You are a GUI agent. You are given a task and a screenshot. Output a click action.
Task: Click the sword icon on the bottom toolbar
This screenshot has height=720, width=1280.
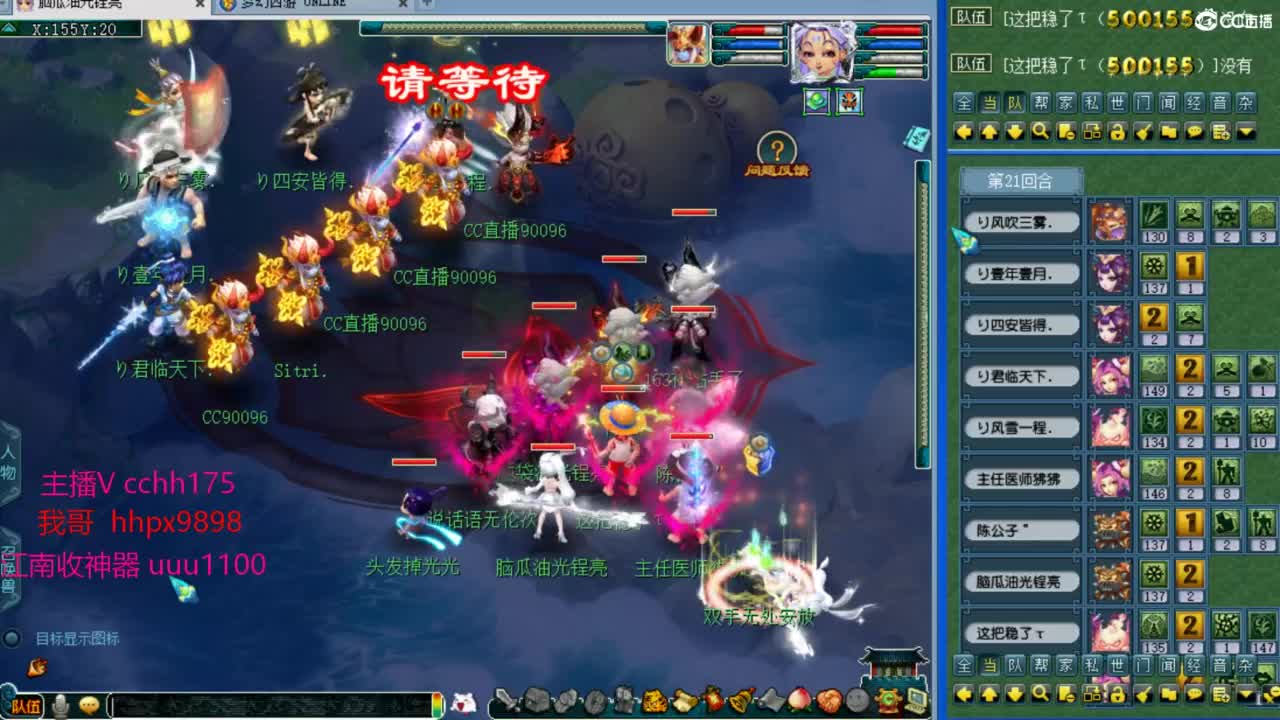[x=506, y=701]
